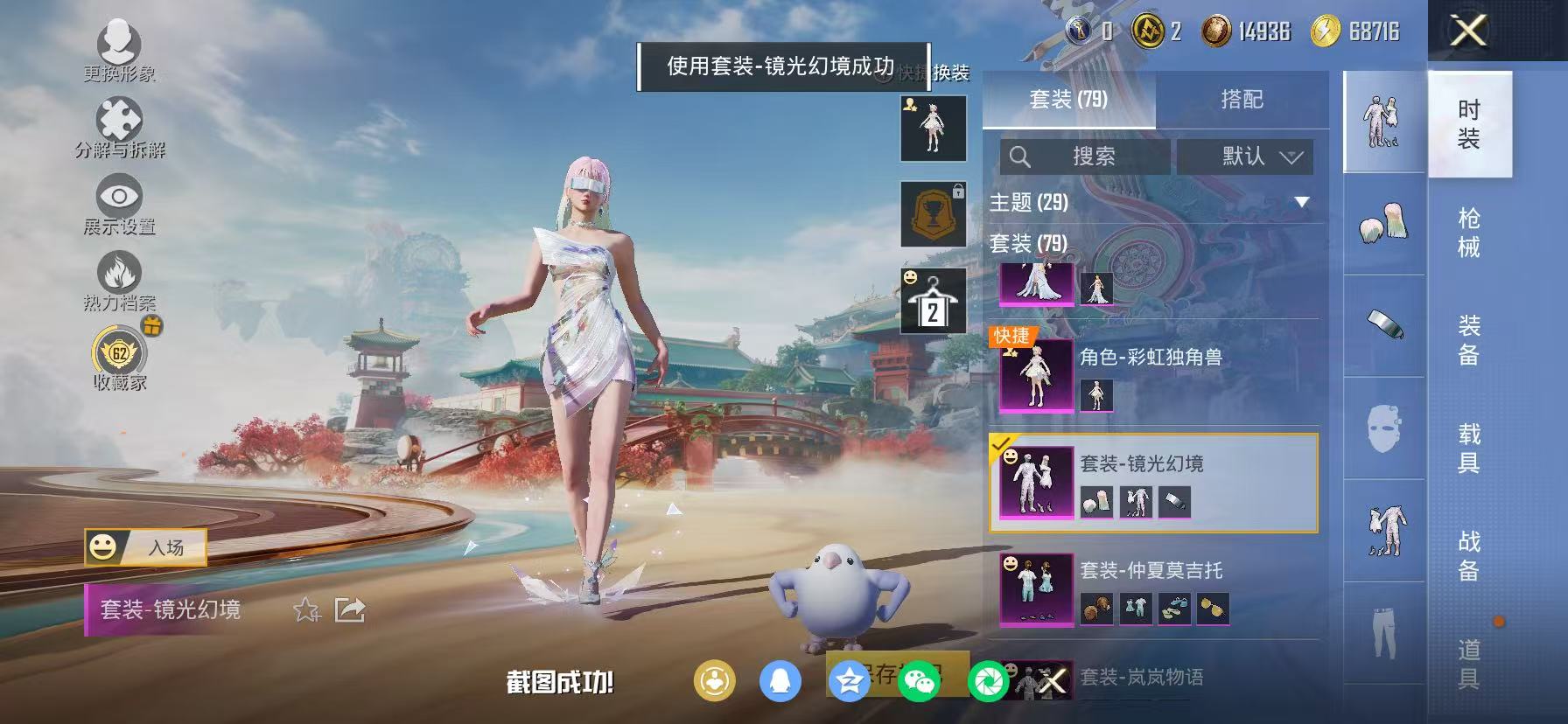Toggle the 快捷 quick-swap badge on 彩虹独角兽
Image resolution: width=1568 pixels, height=724 pixels.
1012,336
